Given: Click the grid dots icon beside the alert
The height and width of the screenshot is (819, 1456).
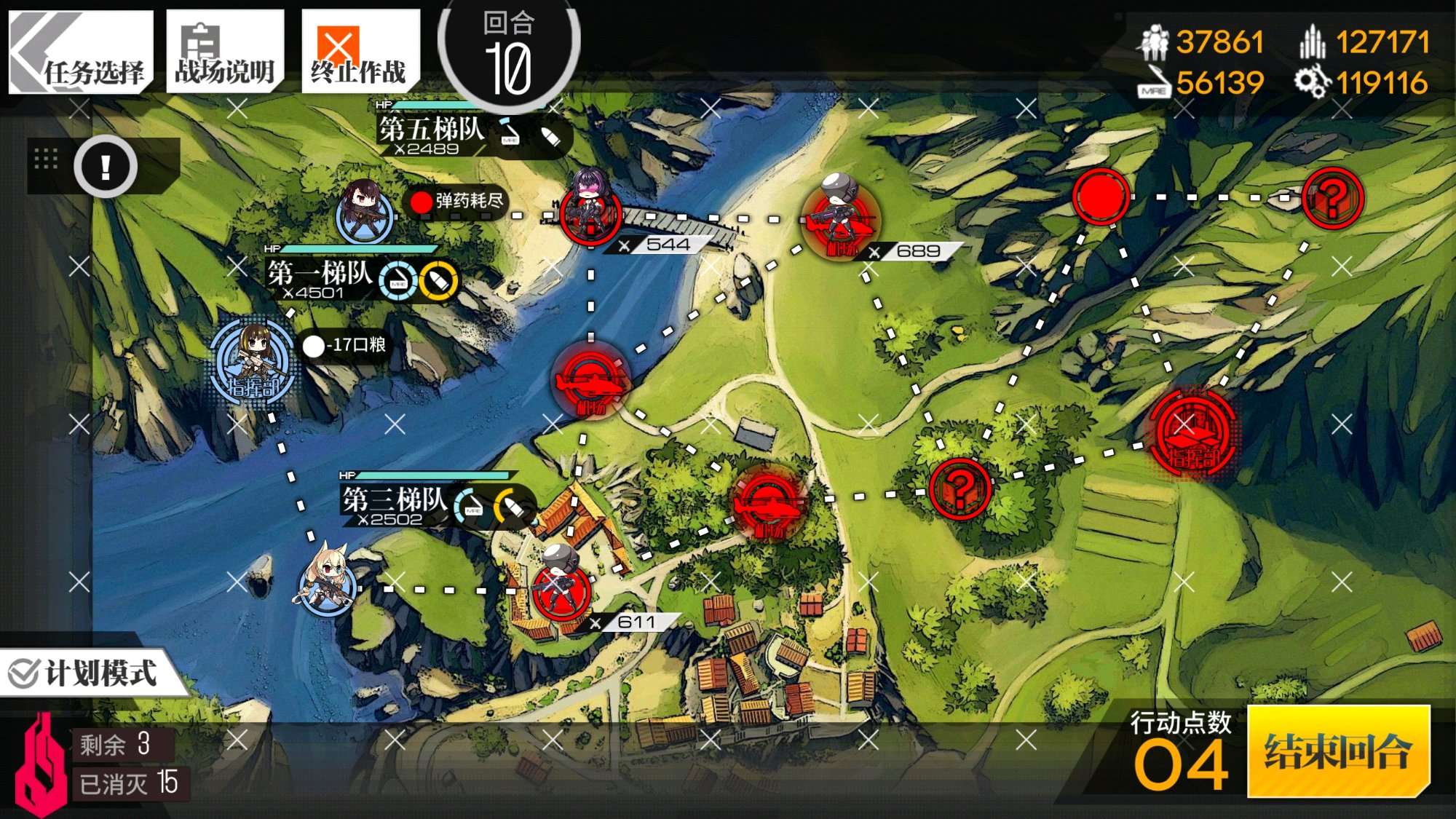Looking at the screenshot, I should (x=46, y=159).
